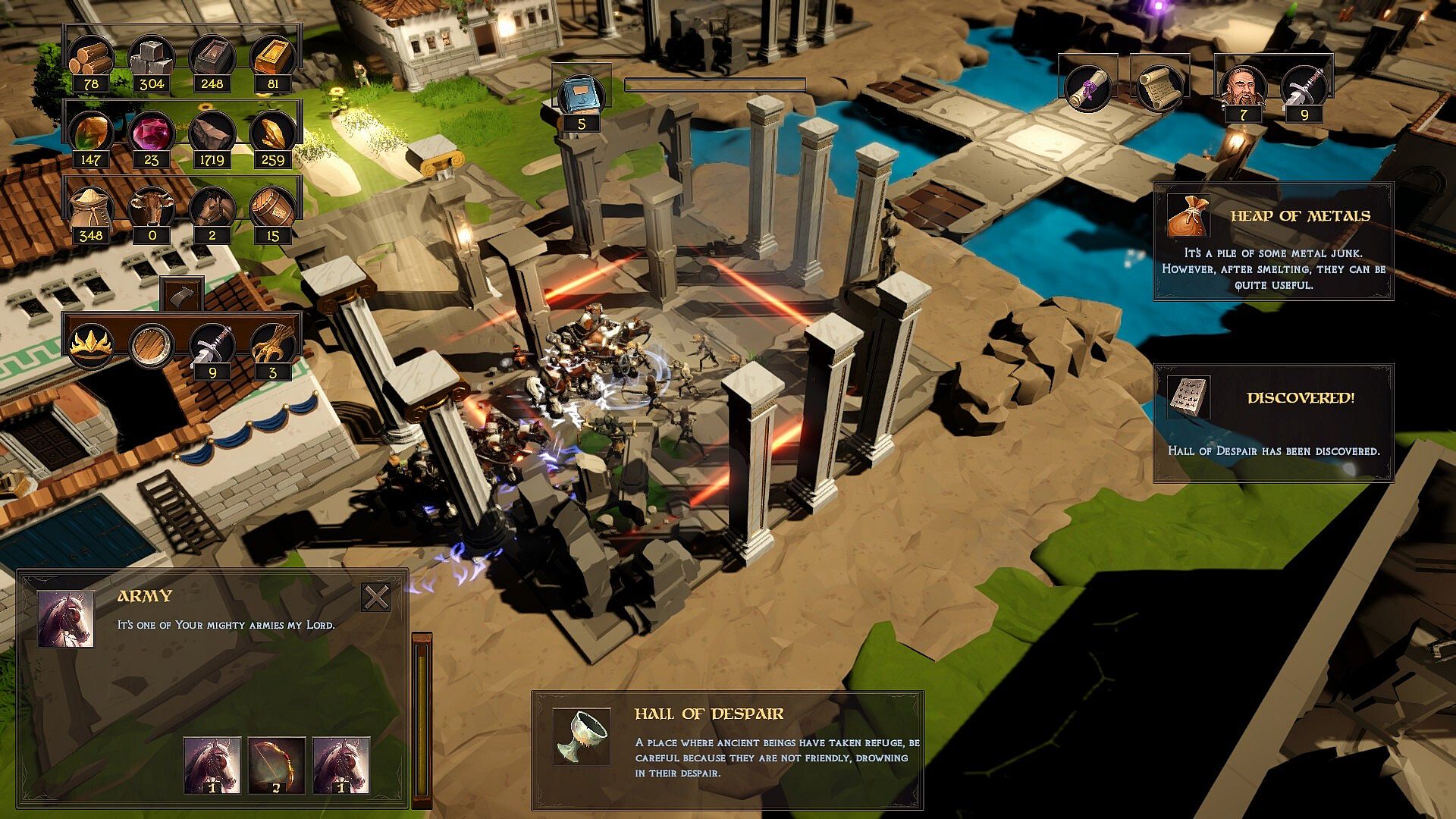
Task: Click the Hall of Despair discovered notification
Action: click(x=1273, y=423)
